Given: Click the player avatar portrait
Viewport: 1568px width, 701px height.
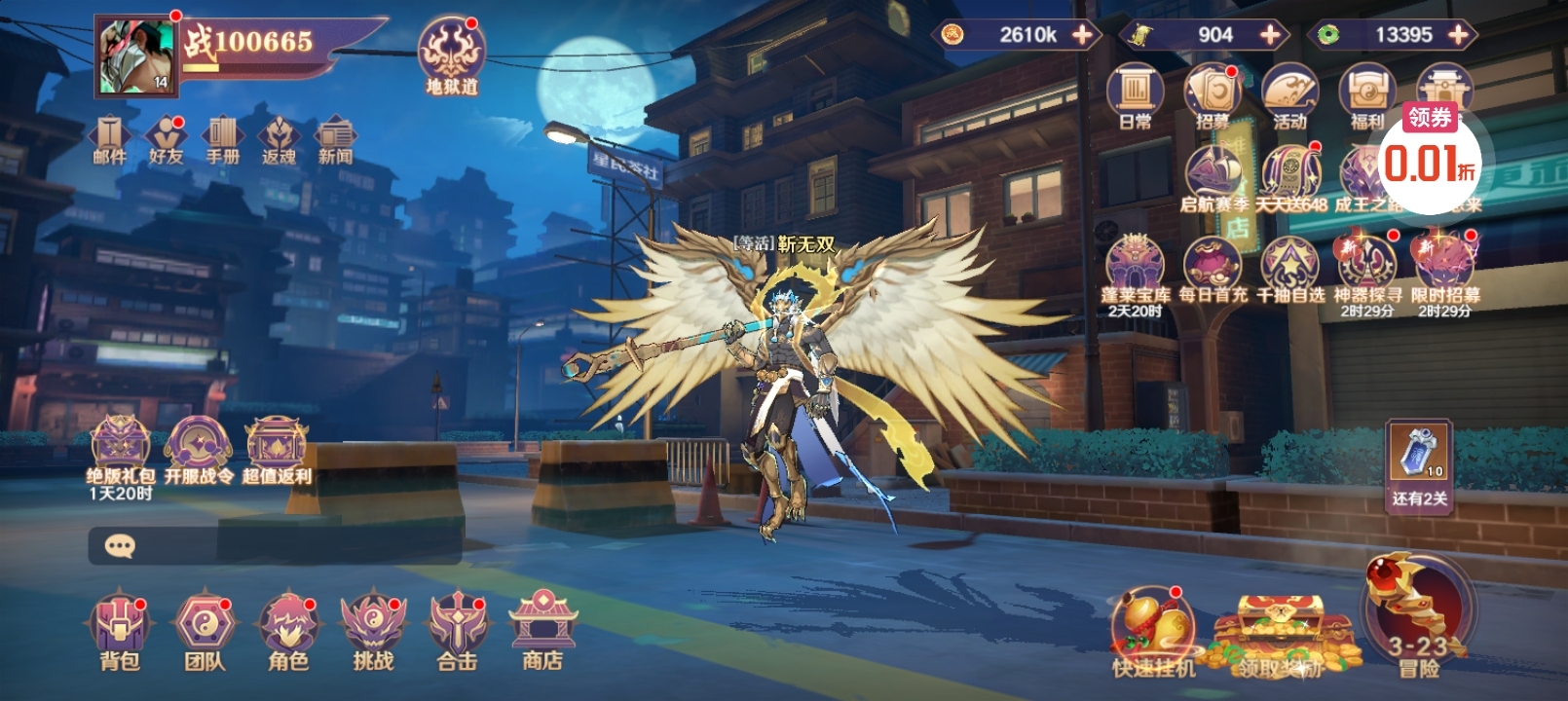Looking at the screenshot, I should [136, 56].
